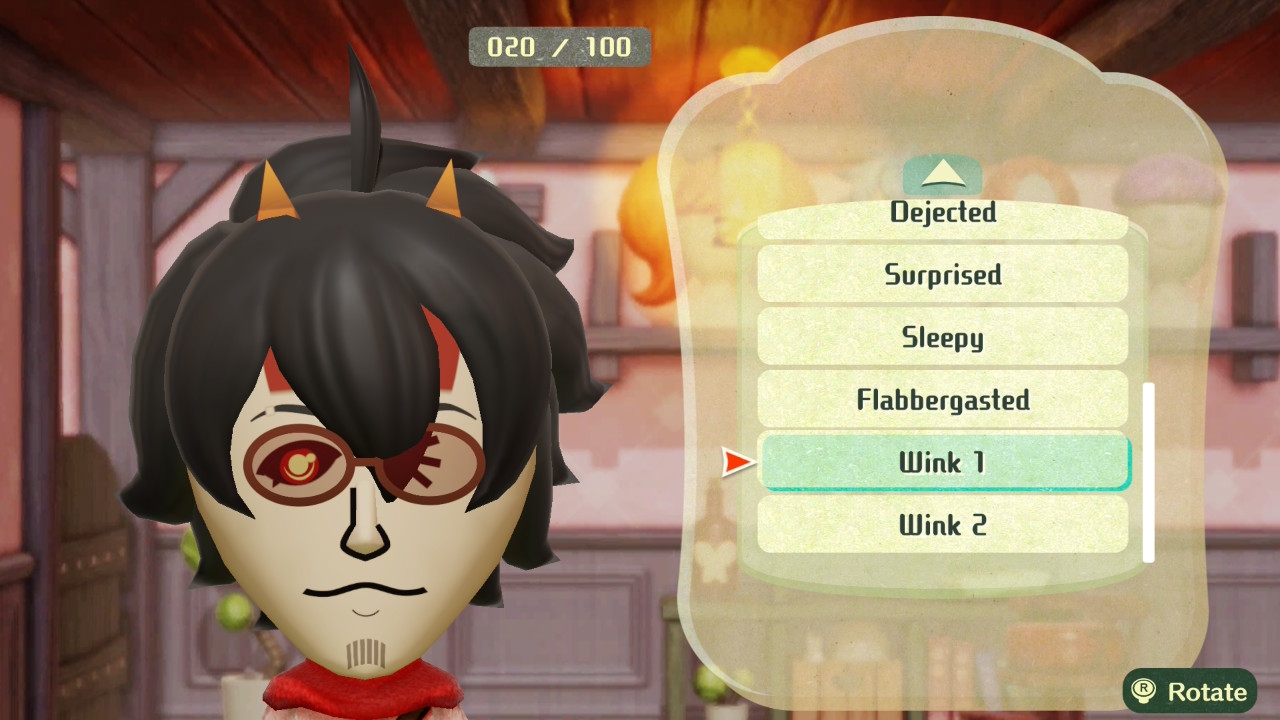Select the Flabbergasted expression
This screenshot has height=720, width=1280.
pos(942,400)
